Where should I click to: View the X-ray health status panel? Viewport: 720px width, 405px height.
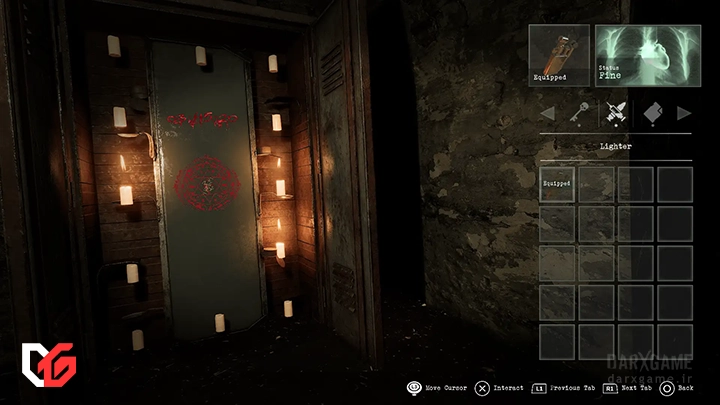tap(644, 55)
